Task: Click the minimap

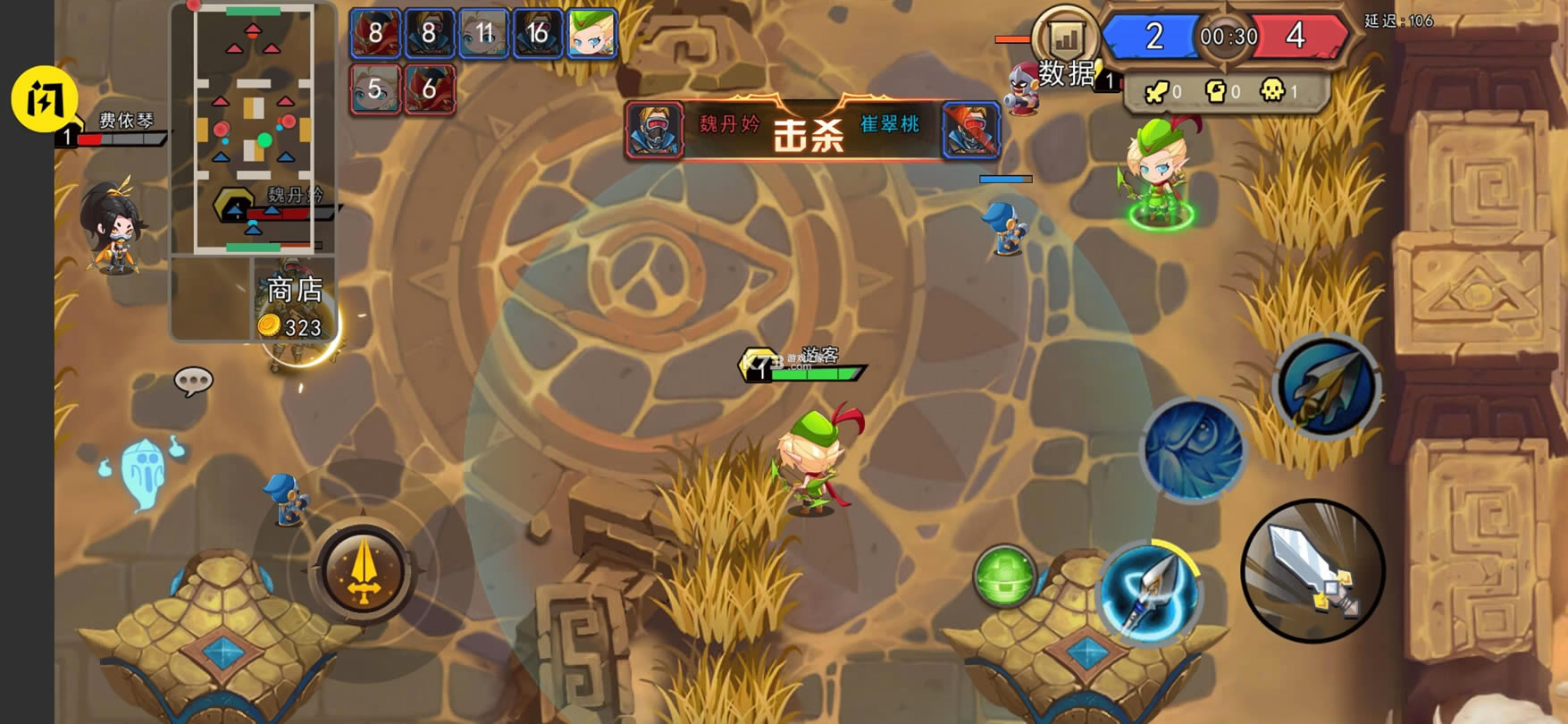Action: (x=254, y=130)
